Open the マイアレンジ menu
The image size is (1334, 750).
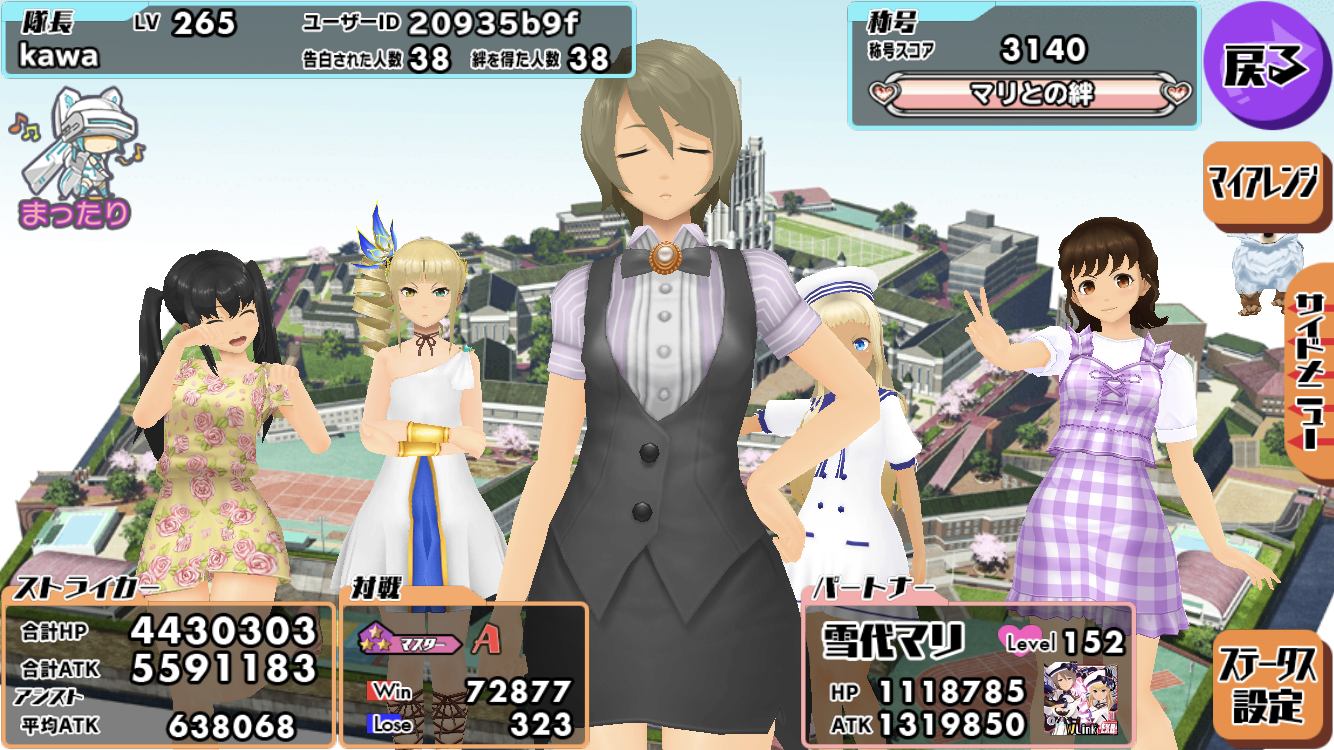[1262, 185]
